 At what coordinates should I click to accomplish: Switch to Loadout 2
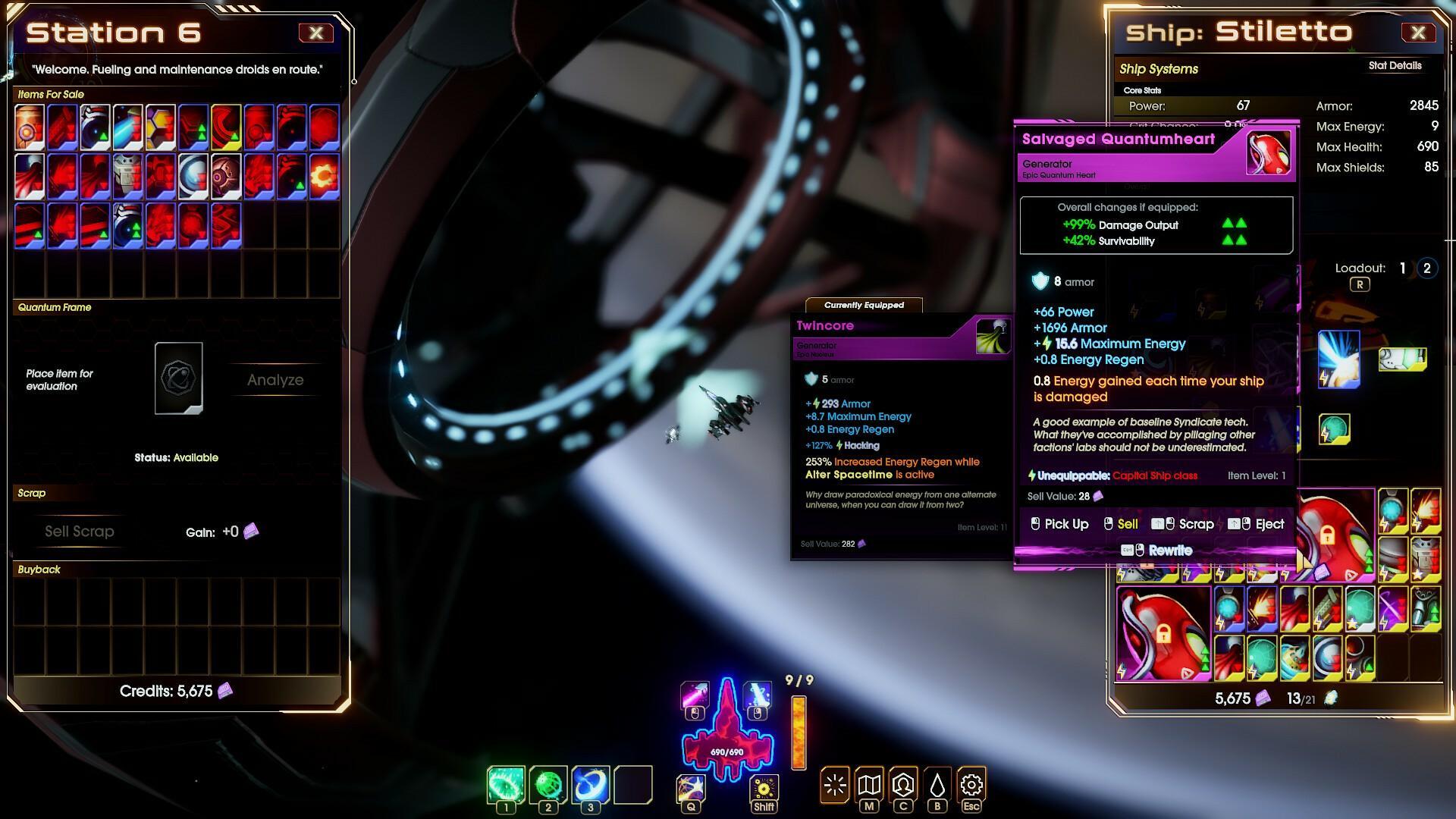click(1426, 268)
